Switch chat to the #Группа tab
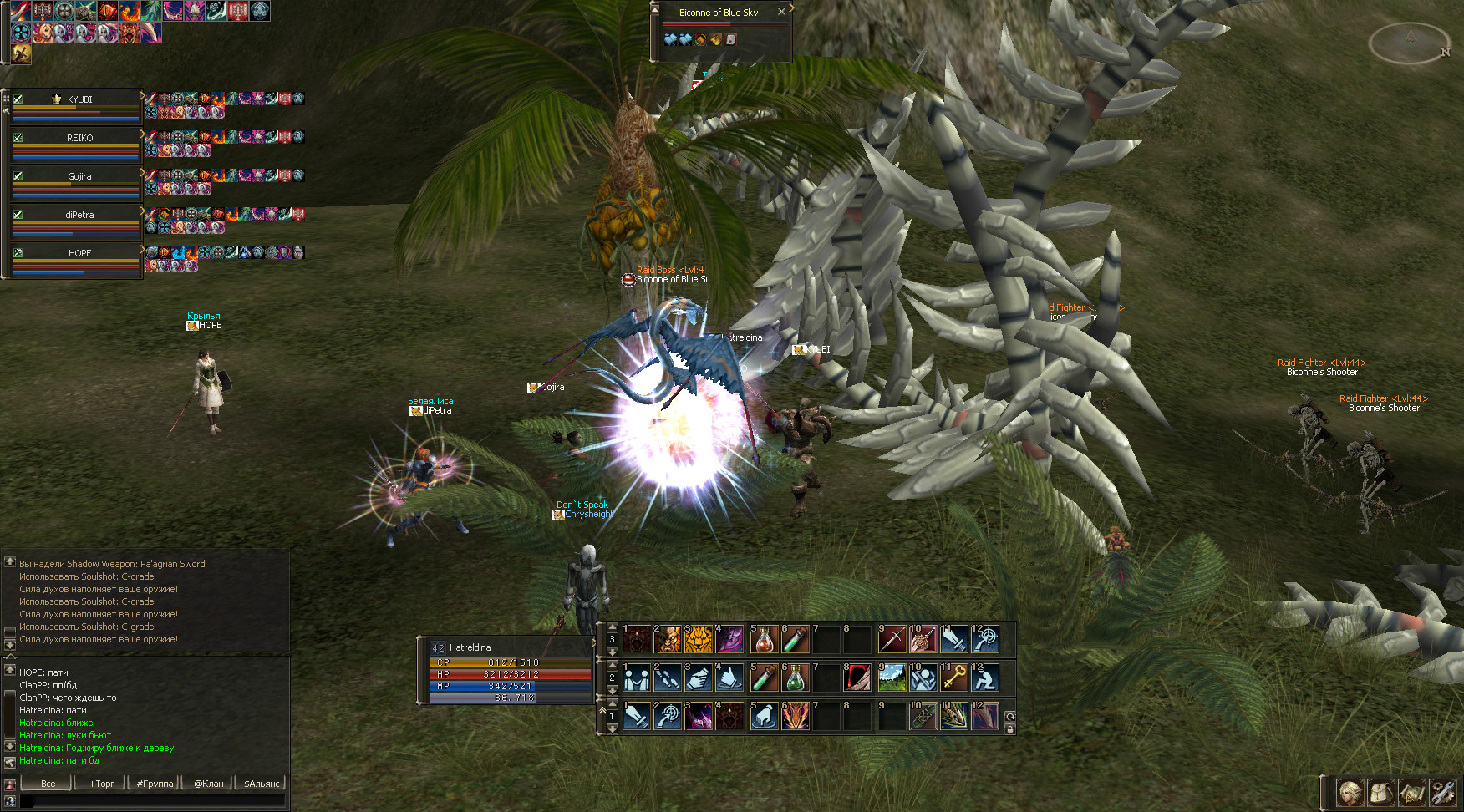Image resolution: width=1464 pixels, height=812 pixels. (155, 784)
